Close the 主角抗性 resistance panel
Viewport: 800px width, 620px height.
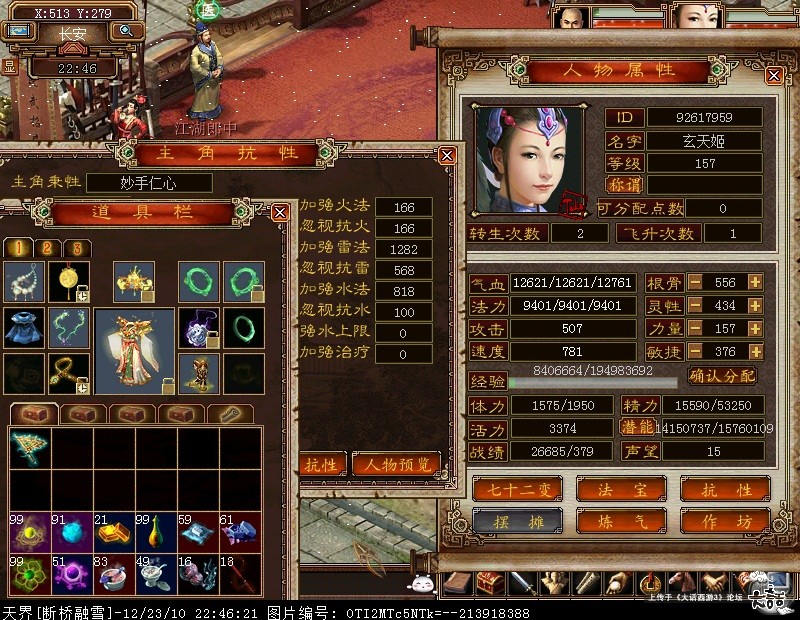[447, 155]
